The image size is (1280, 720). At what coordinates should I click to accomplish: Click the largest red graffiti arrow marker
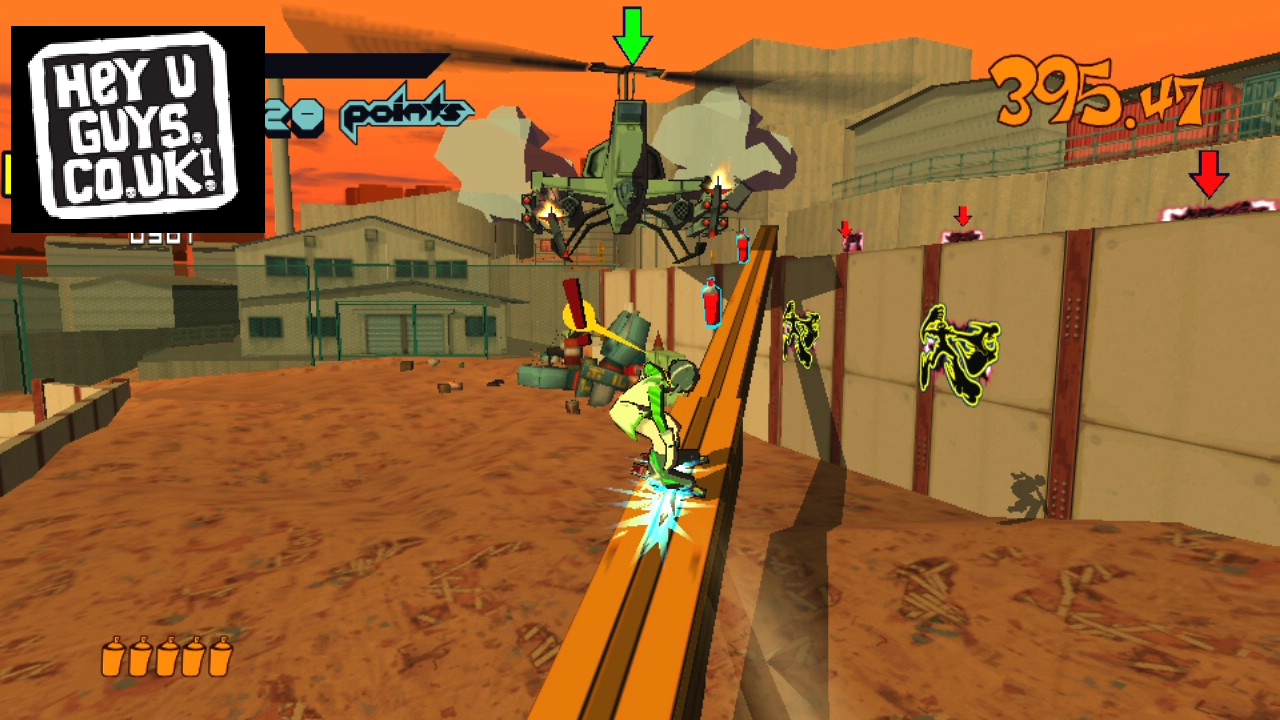click(x=1208, y=173)
